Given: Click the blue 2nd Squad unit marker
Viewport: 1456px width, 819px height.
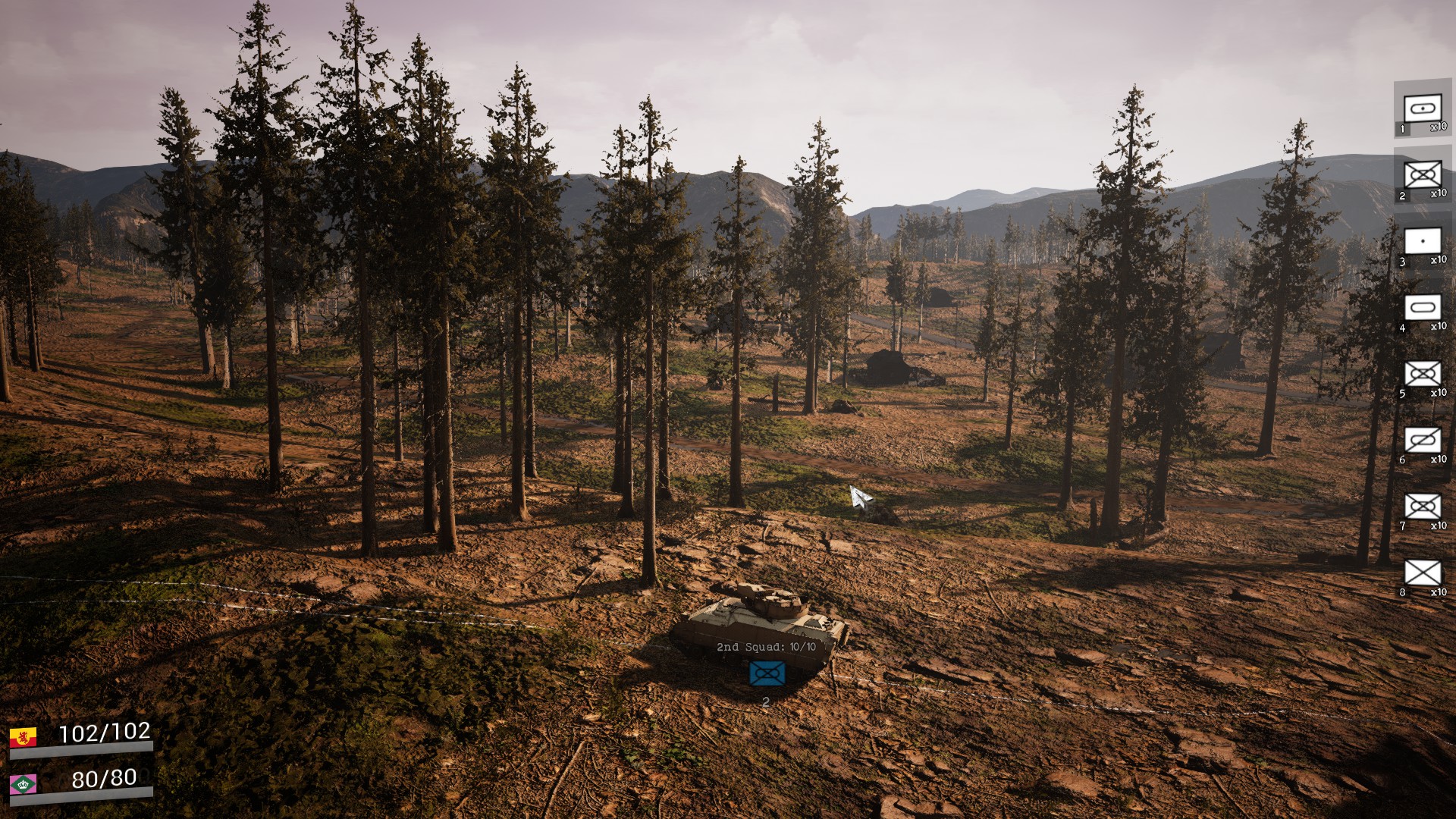Looking at the screenshot, I should coord(767,673).
